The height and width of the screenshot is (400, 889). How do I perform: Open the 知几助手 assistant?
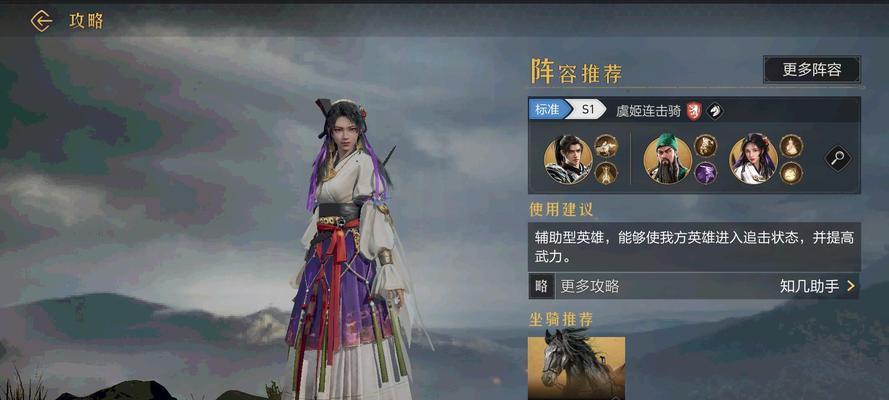816,286
